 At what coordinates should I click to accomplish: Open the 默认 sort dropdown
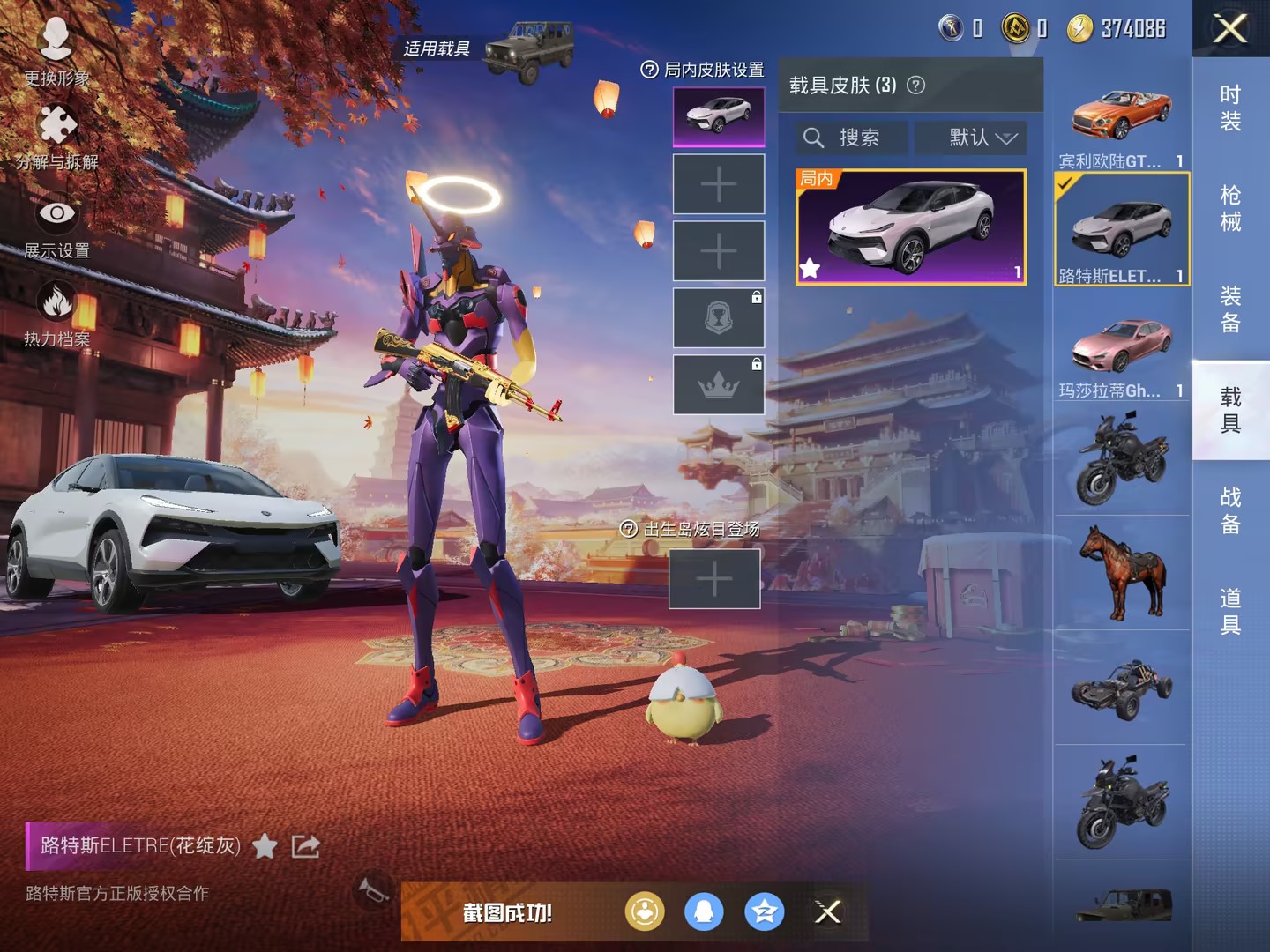[x=982, y=138]
